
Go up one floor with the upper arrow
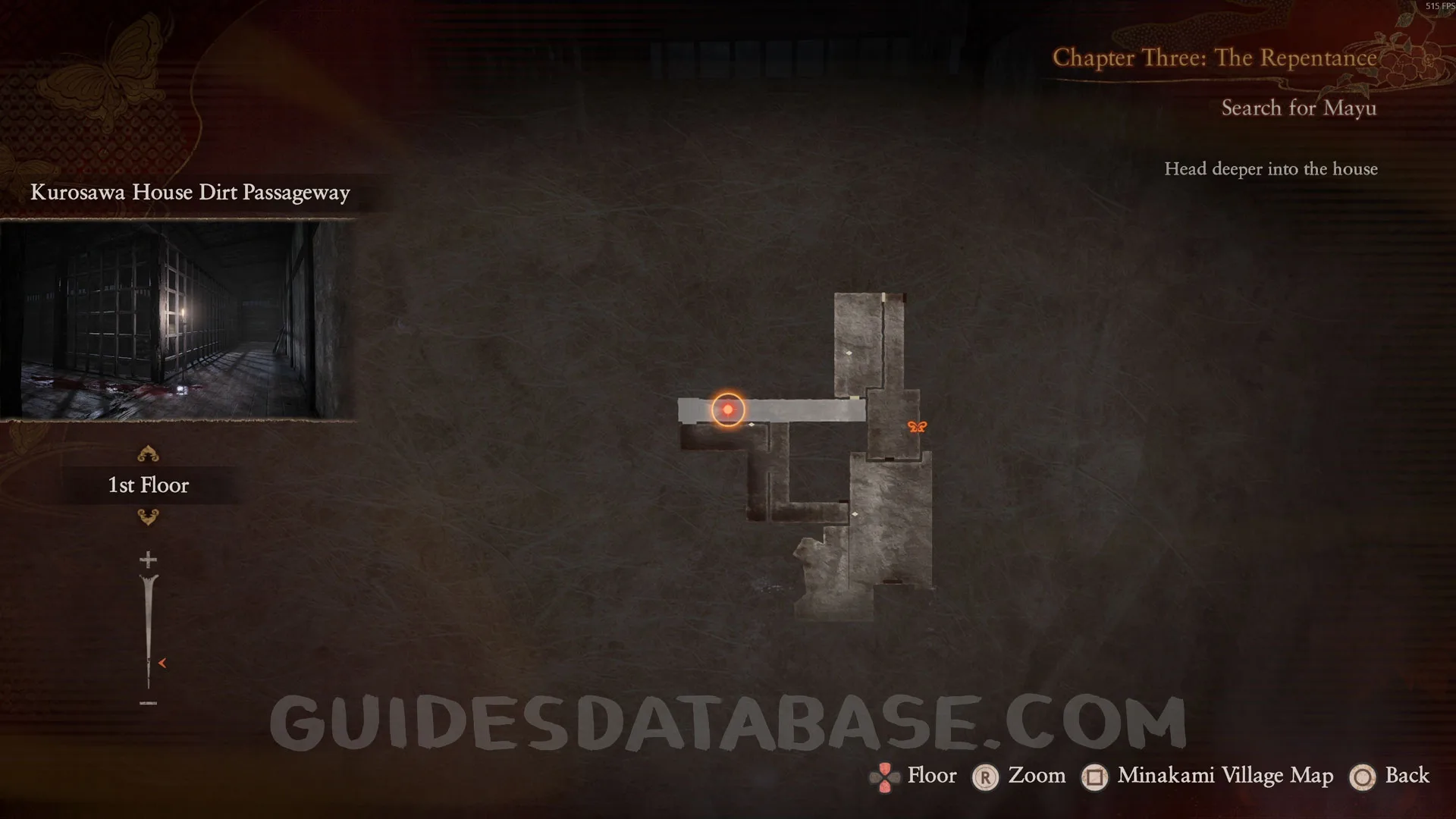(x=148, y=454)
